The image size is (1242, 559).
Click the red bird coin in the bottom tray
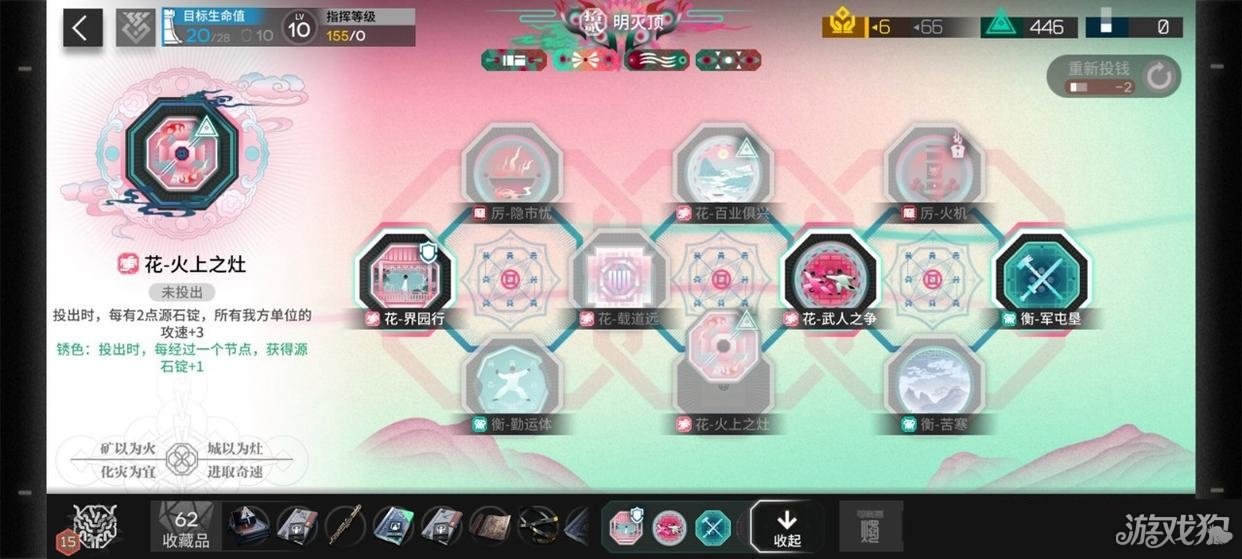669,526
